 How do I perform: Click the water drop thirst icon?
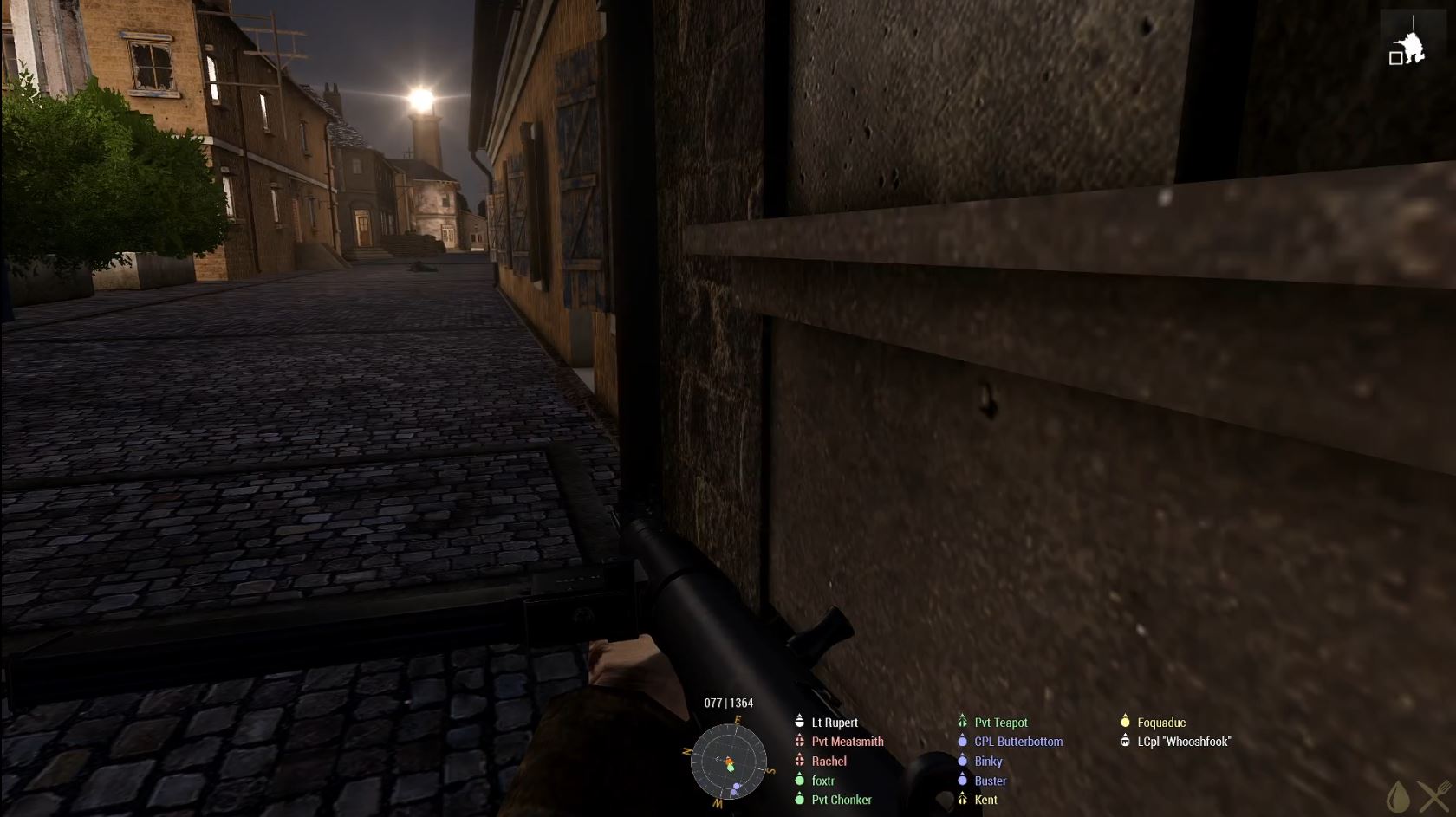1397,795
